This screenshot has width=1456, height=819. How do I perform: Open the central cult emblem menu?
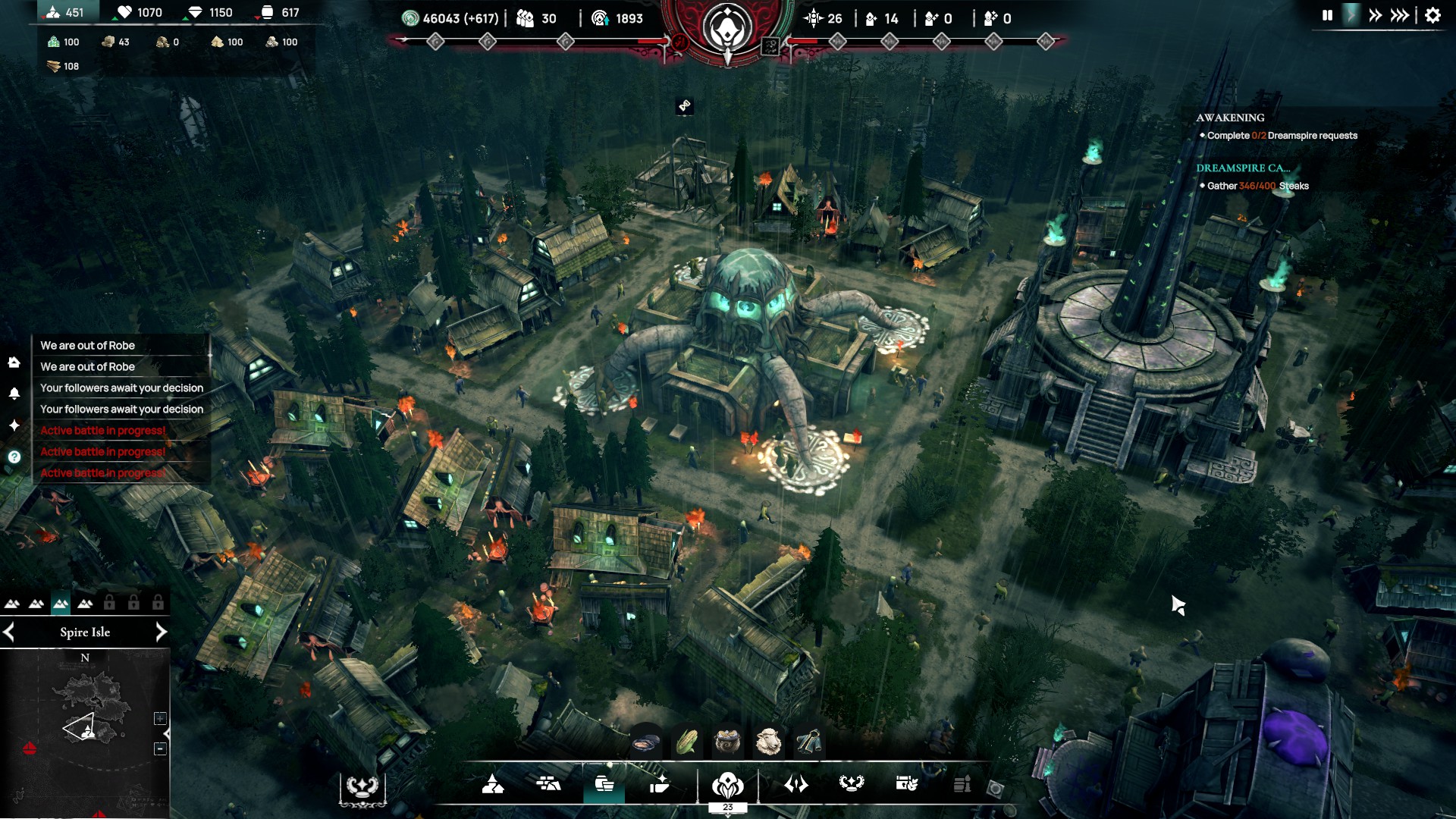(x=727, y=784)
